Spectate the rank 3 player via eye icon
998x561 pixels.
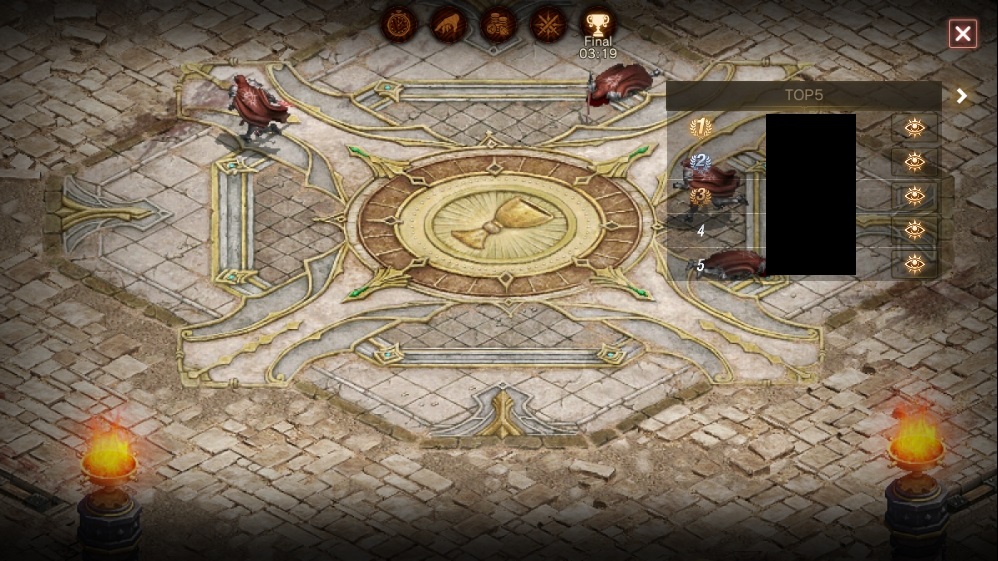(914, 196)
